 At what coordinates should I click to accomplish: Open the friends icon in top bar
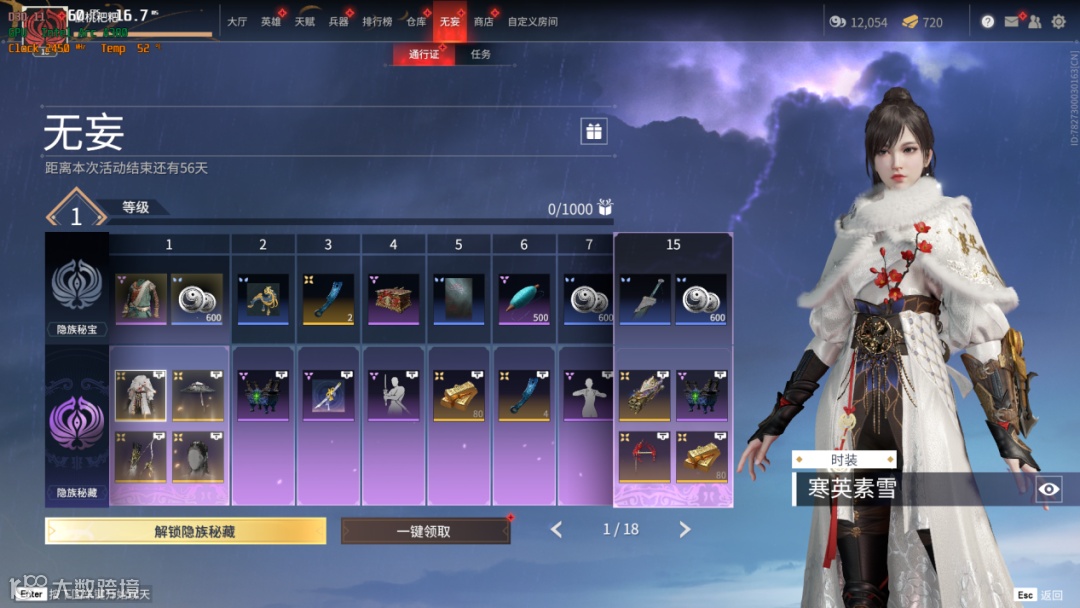[1034, 21]
